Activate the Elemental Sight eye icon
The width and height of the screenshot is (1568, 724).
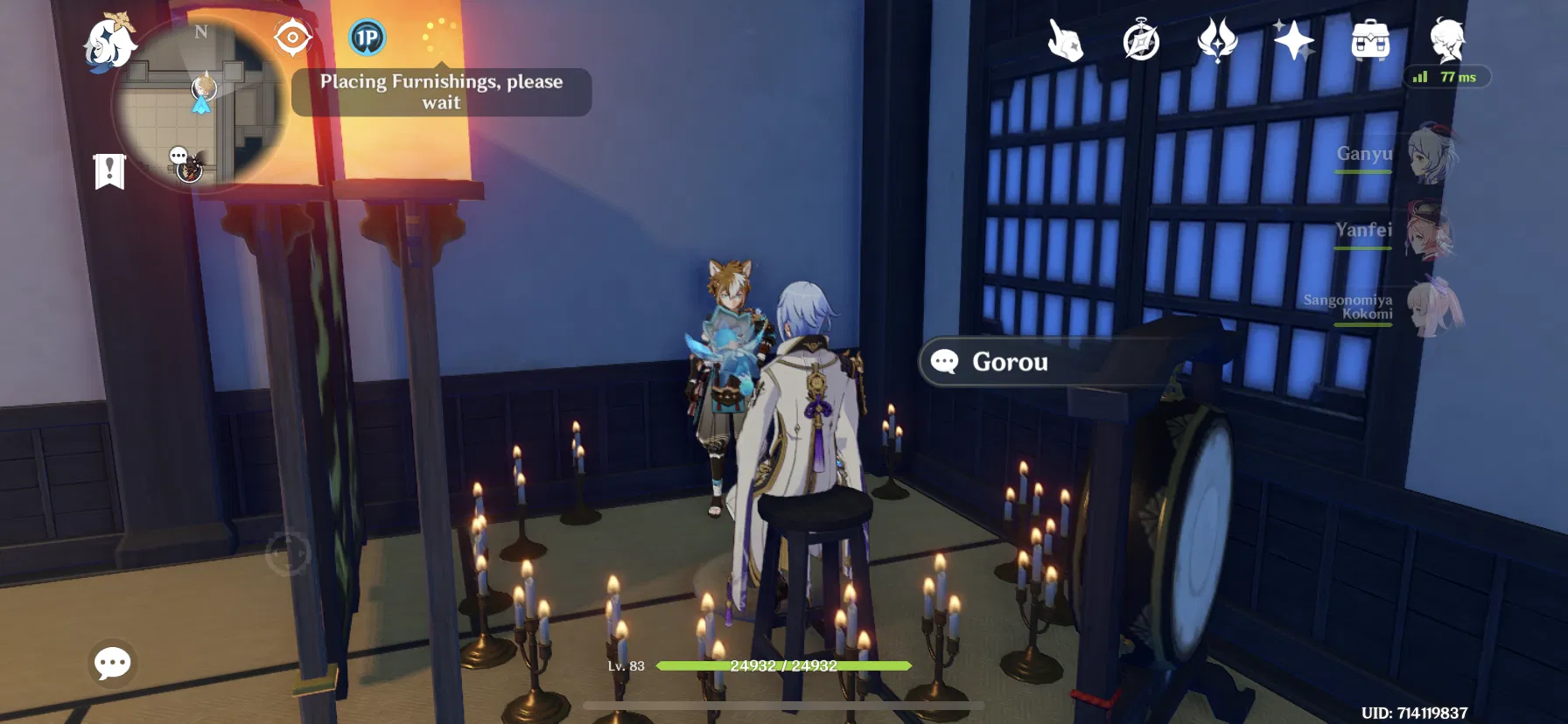(292, 37)
